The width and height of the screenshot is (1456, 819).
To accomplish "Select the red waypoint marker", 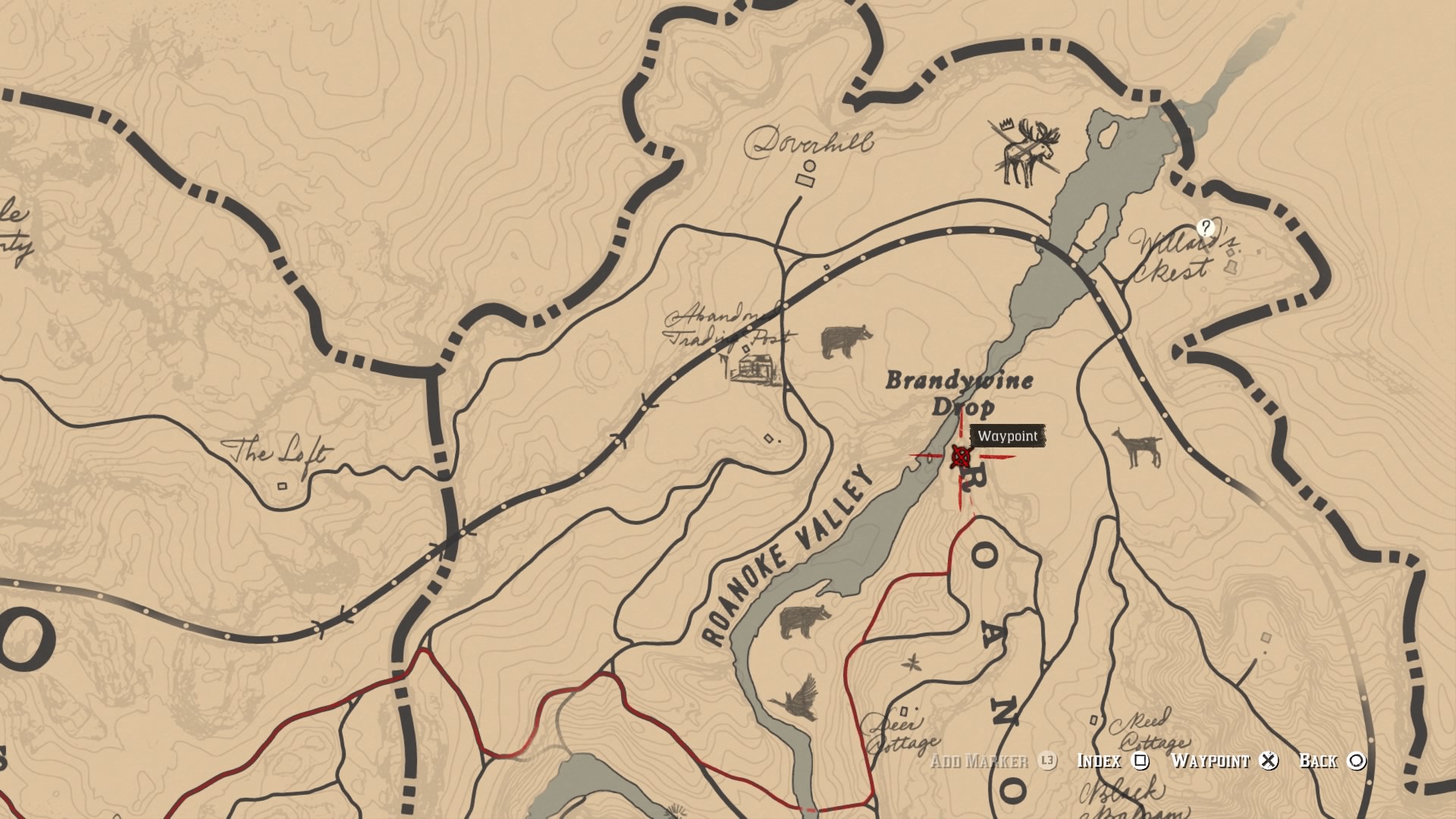I will point(961,457).
